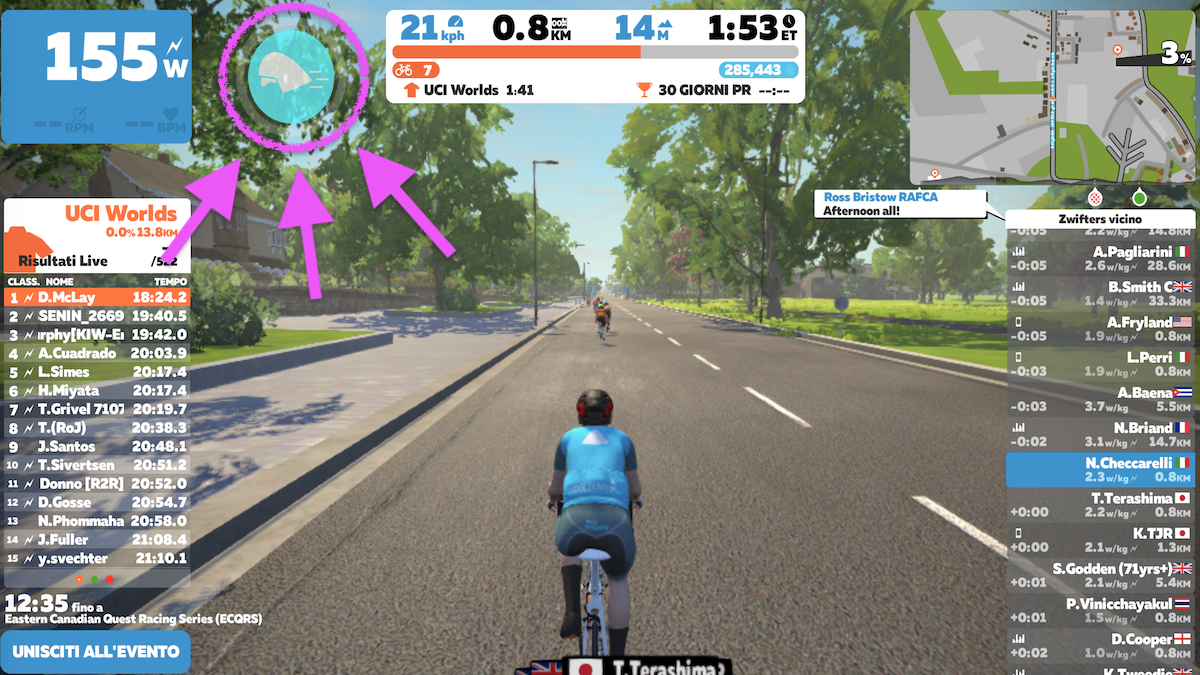Select A.Baena rider row
1200x675 pixels.
(x=1100, y=399)
